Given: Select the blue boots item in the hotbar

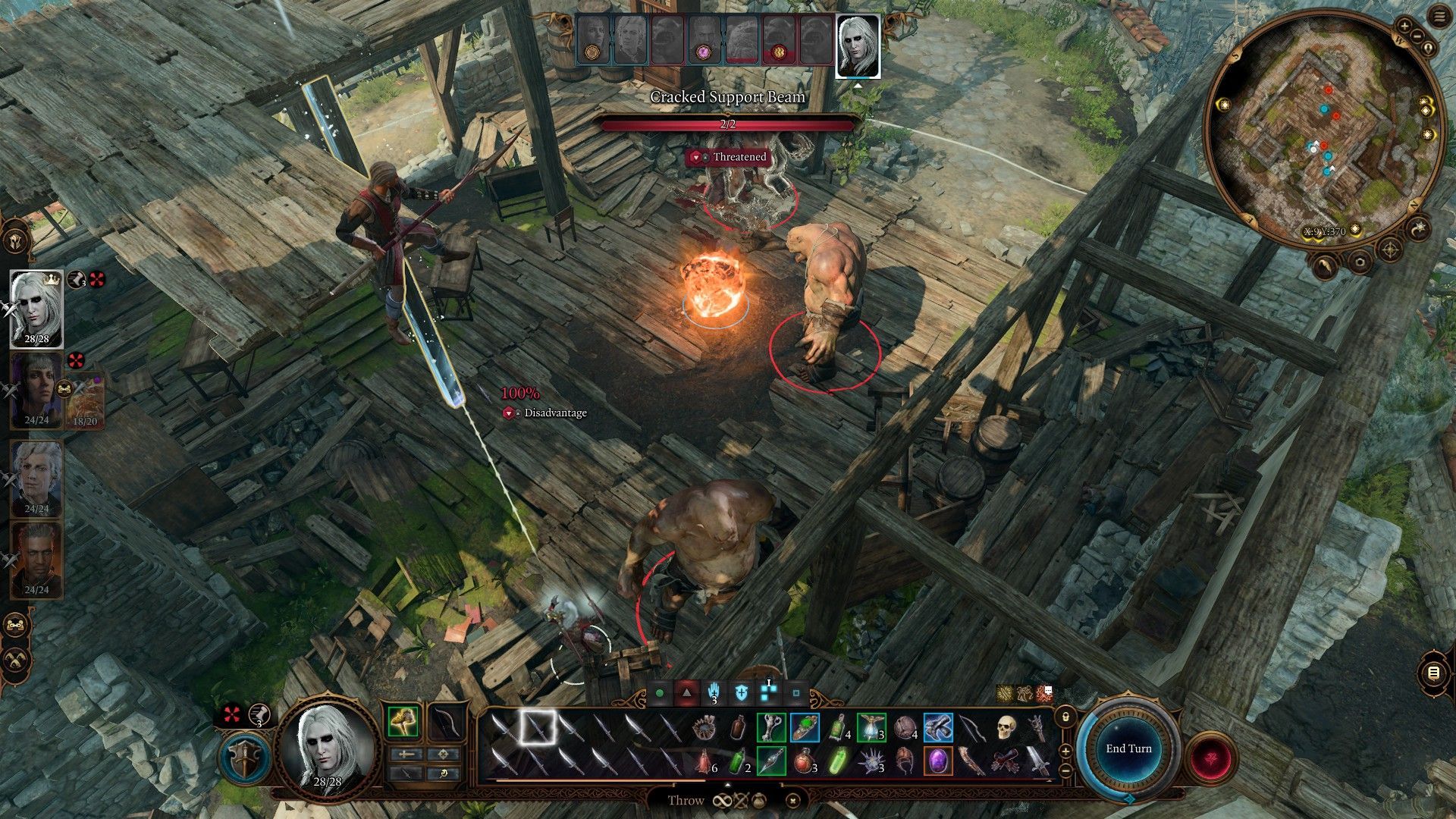Looking at the screenshot, I should tap(938, 729).
